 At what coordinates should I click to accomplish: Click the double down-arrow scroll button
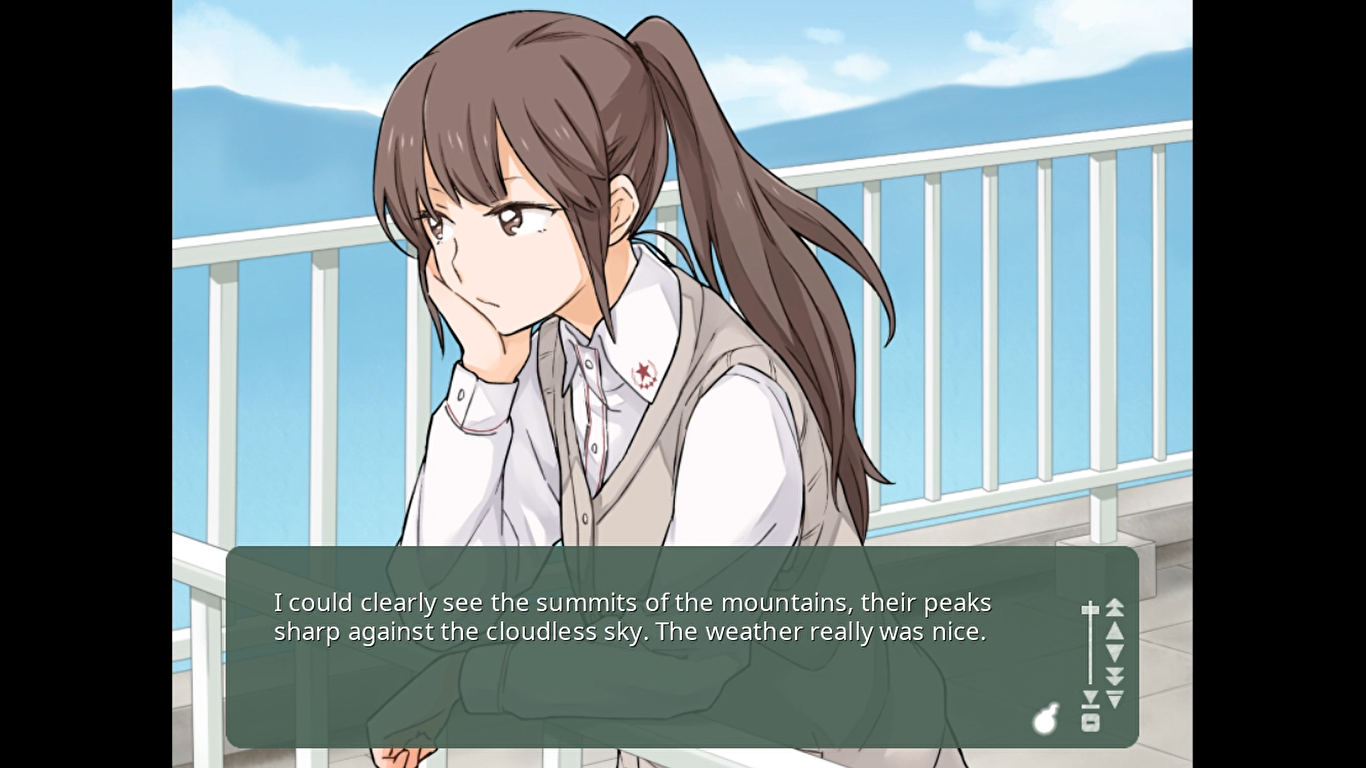[x=1115, y=676]
